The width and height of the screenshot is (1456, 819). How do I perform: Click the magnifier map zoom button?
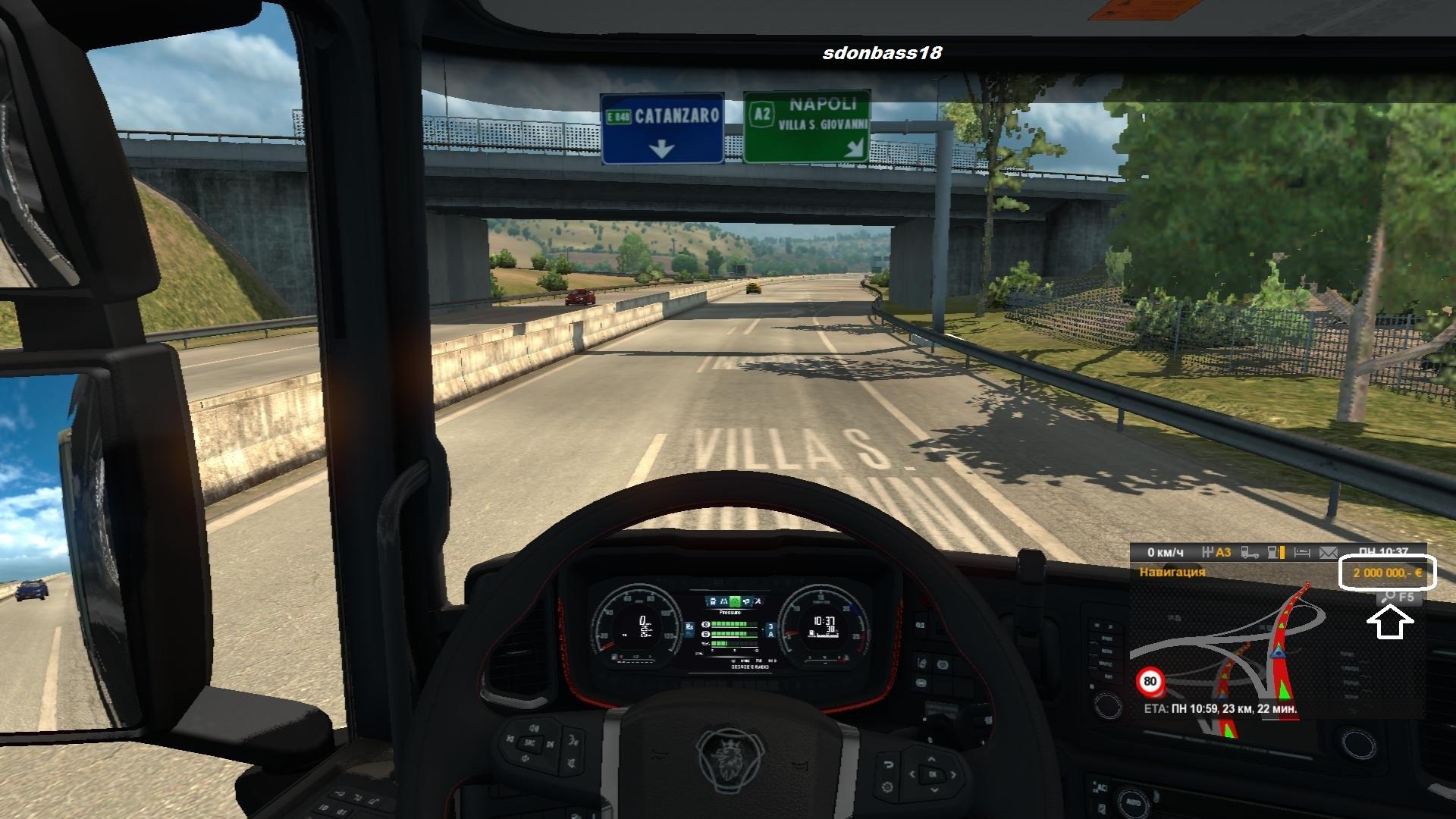point(1389,597)
